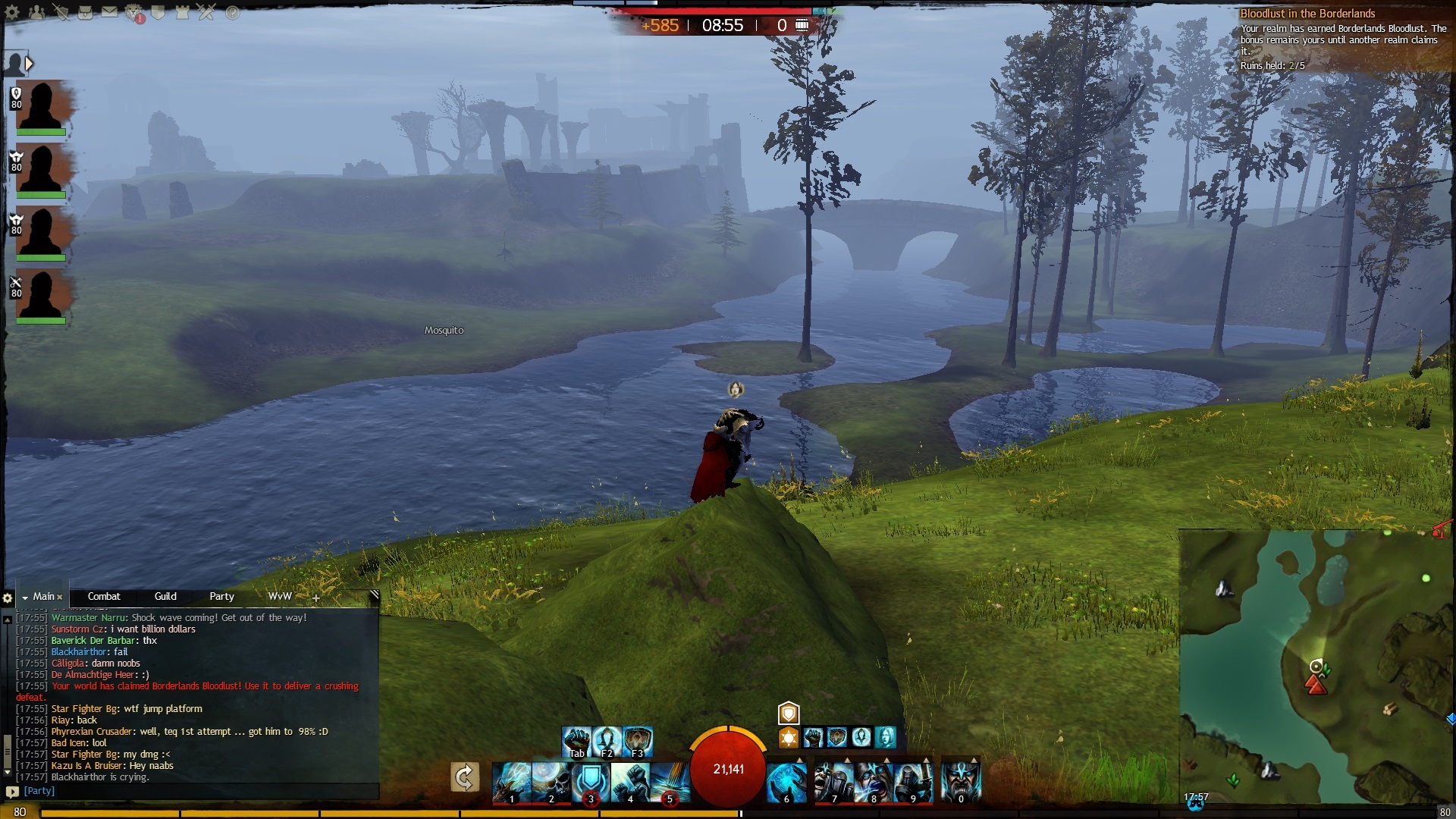This screenshot has width=1456, height=819.
Task: Activate the skull orb skill in slot 2
Action: coord(551,781)
